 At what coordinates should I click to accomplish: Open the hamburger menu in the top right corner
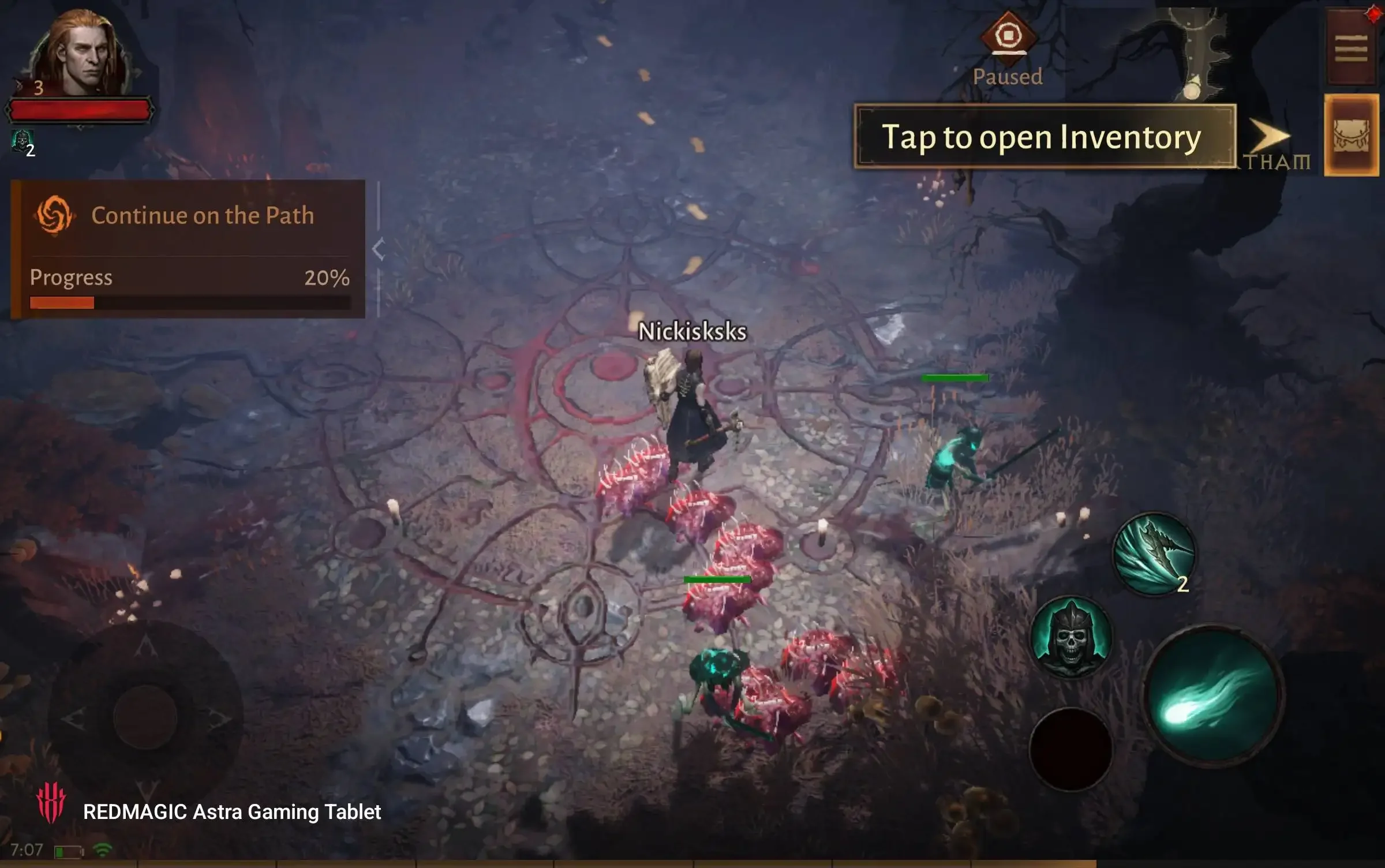(1353, 46)
